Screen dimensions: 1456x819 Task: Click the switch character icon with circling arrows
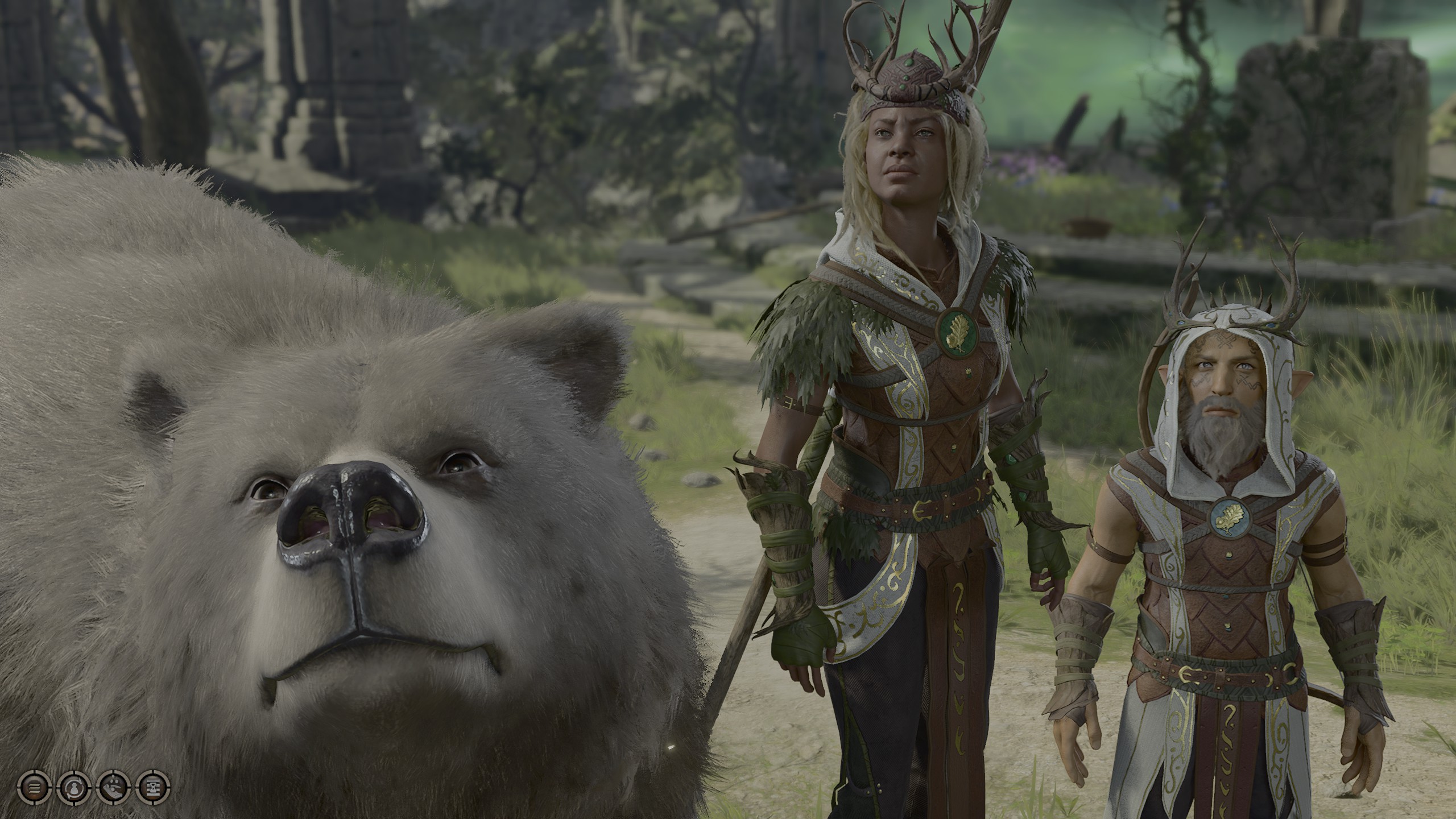point(73,788)
